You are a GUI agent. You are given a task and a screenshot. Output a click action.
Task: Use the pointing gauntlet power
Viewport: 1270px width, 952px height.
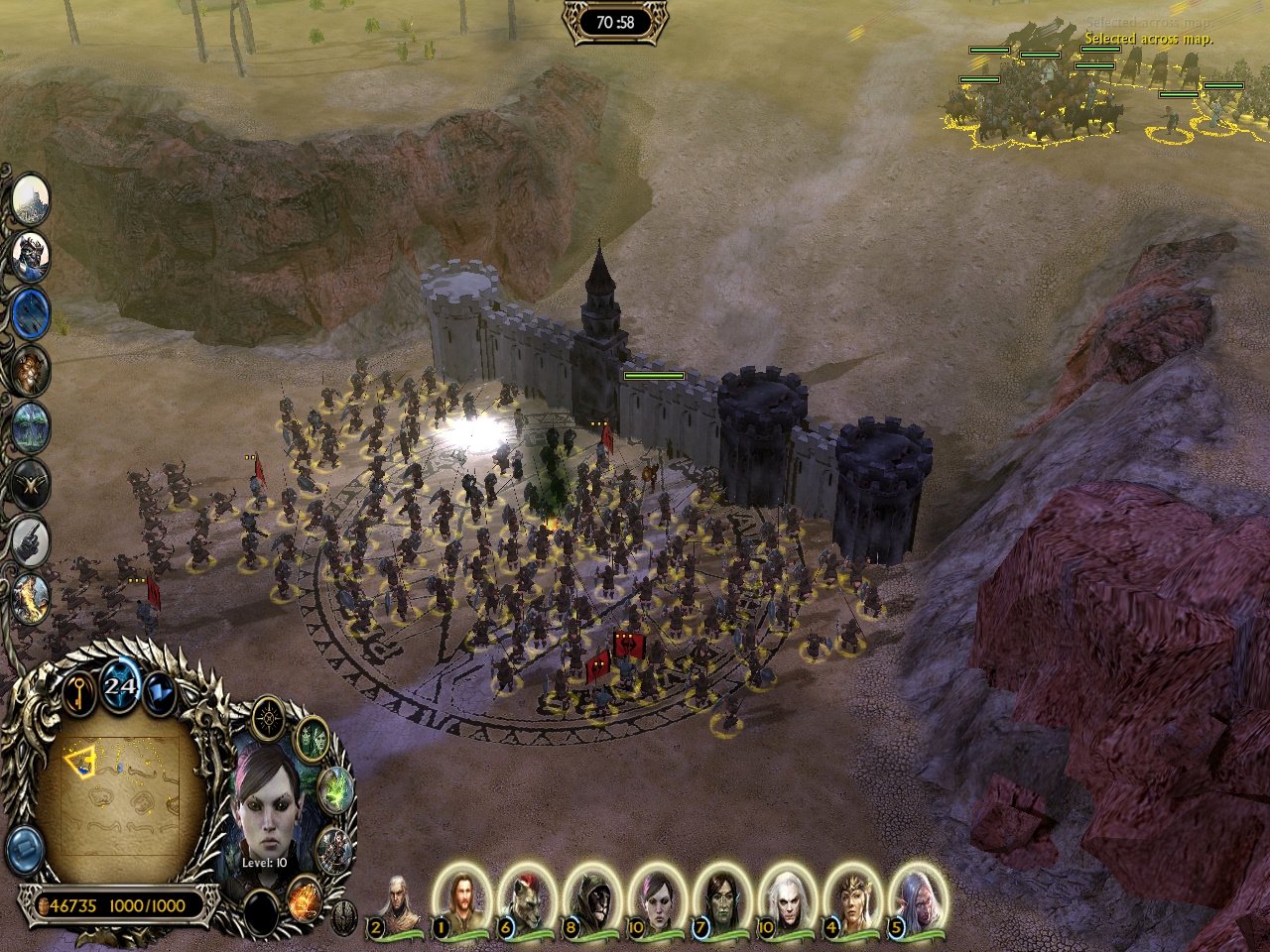[x=31, y=538]
